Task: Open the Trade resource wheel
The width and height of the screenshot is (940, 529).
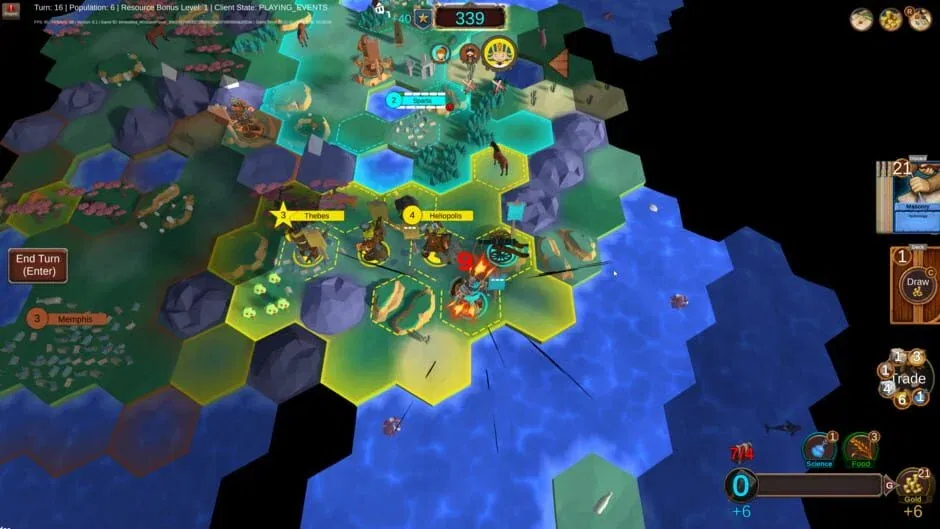Action: coord(908,379)
